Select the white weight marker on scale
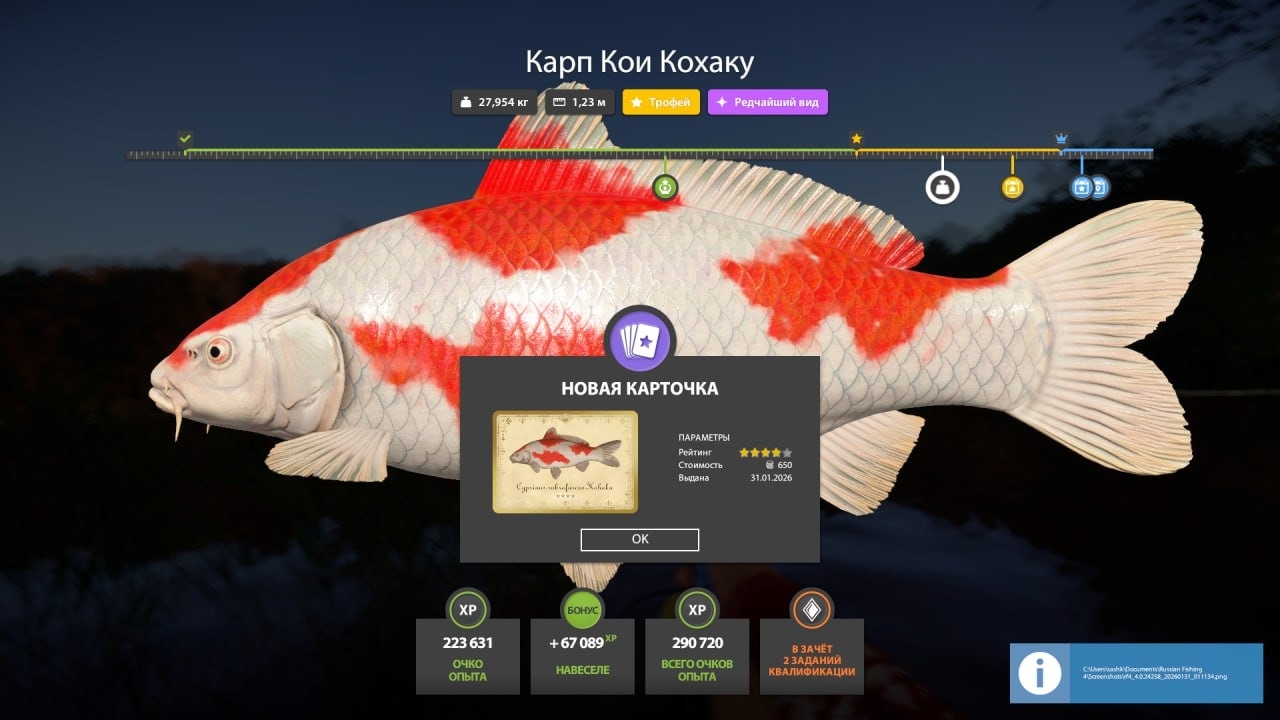The height and width of the screenshot is (720, 1280). point(942,187)
